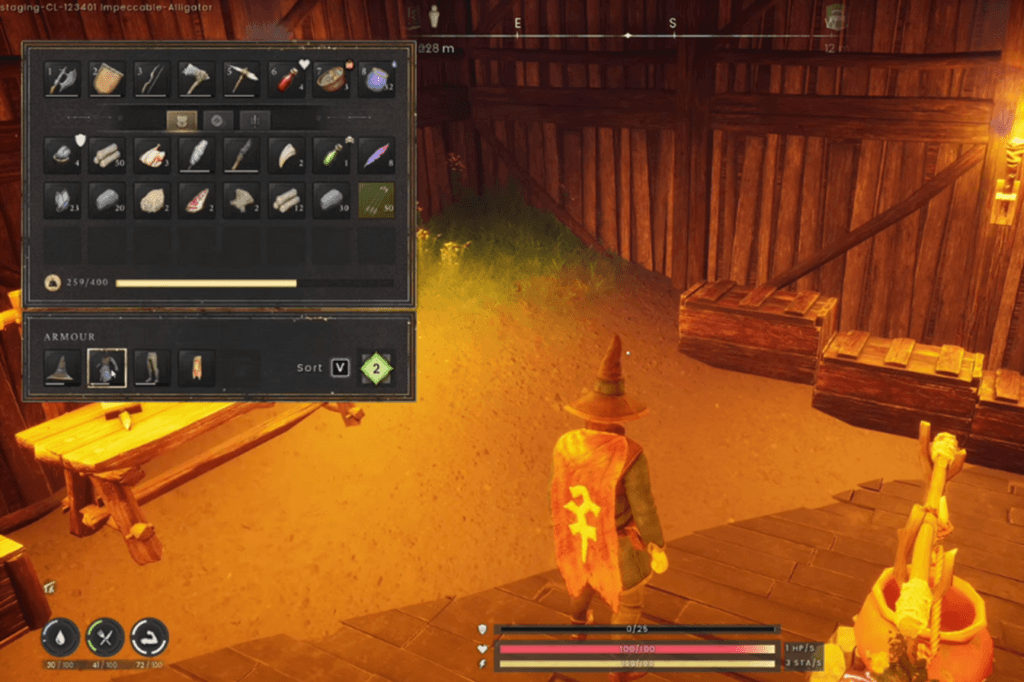Select the battle axe in hotbar slot 1

click(x=62, y=79)
